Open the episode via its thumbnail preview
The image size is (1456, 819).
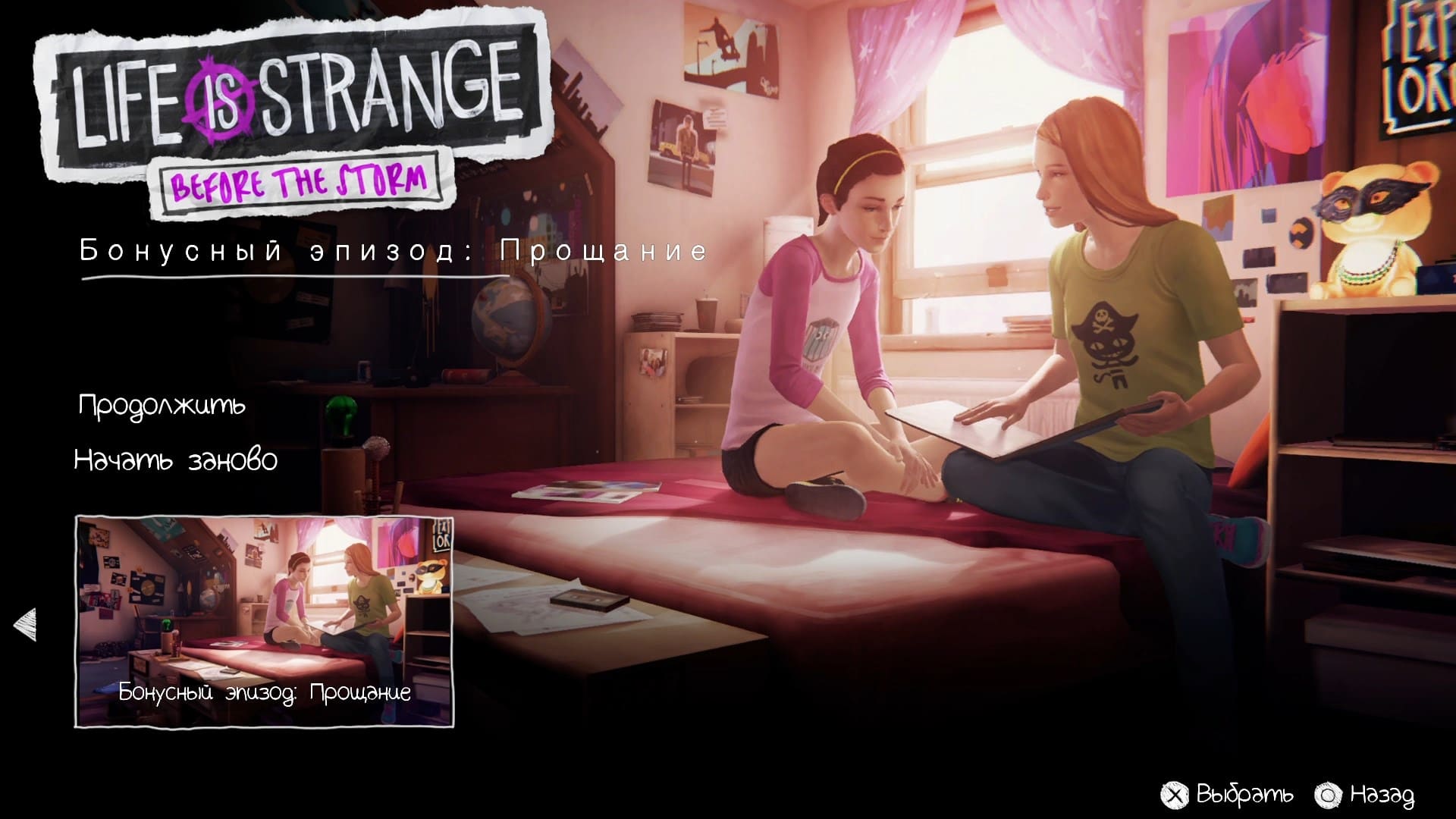(x=265, y=614)
